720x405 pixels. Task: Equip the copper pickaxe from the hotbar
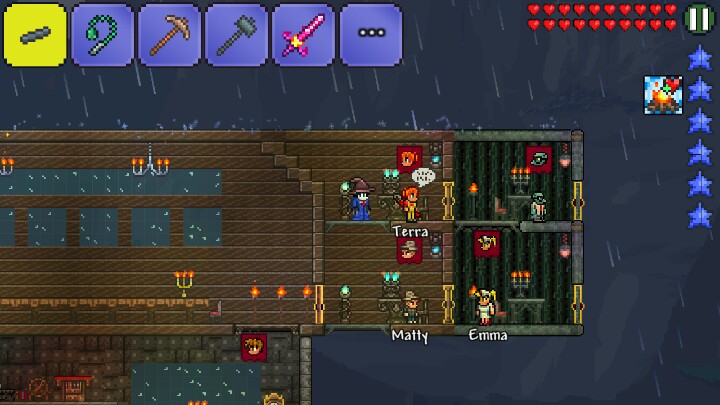(169, 34)
